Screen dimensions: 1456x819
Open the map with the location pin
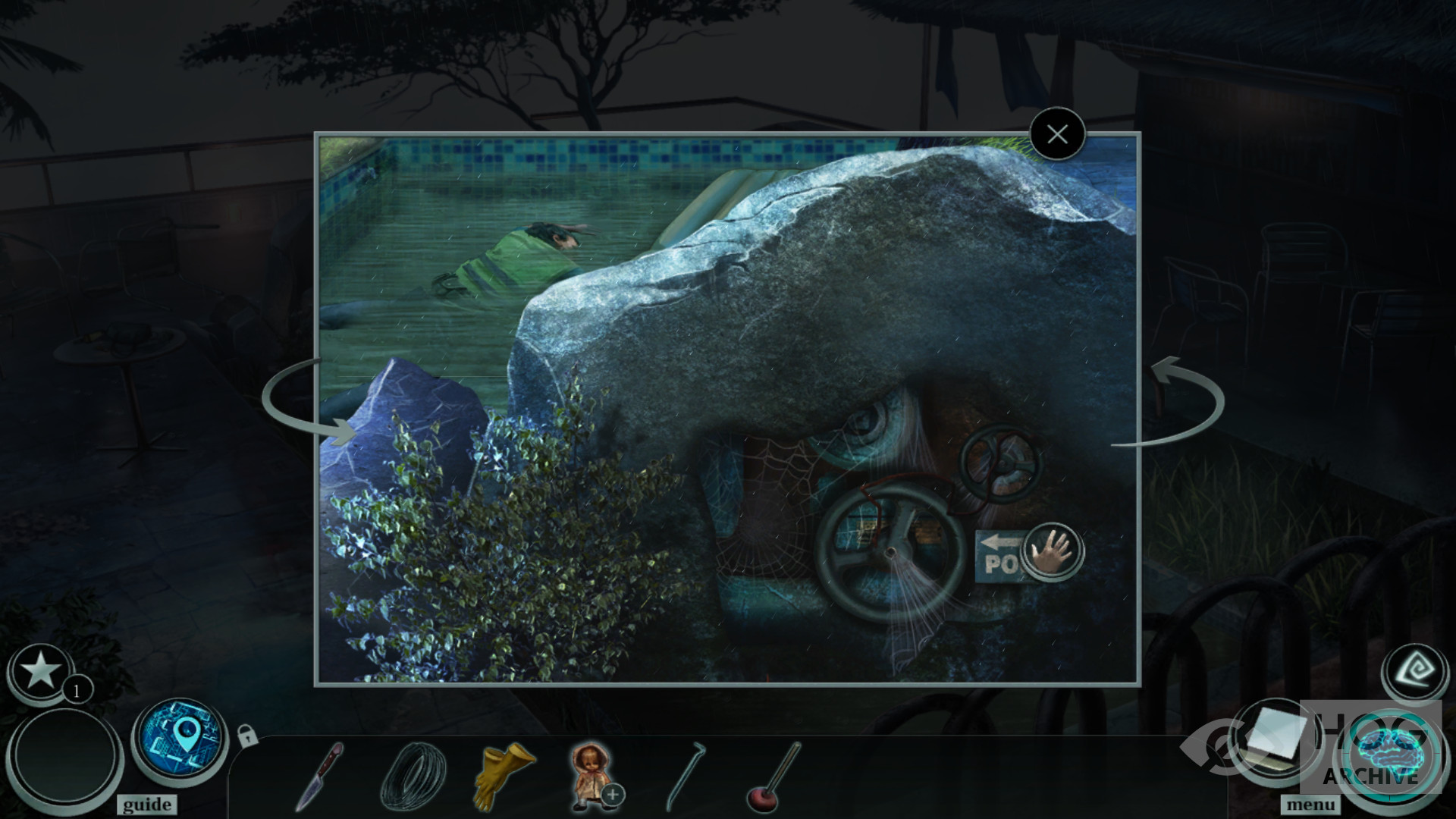180,738
